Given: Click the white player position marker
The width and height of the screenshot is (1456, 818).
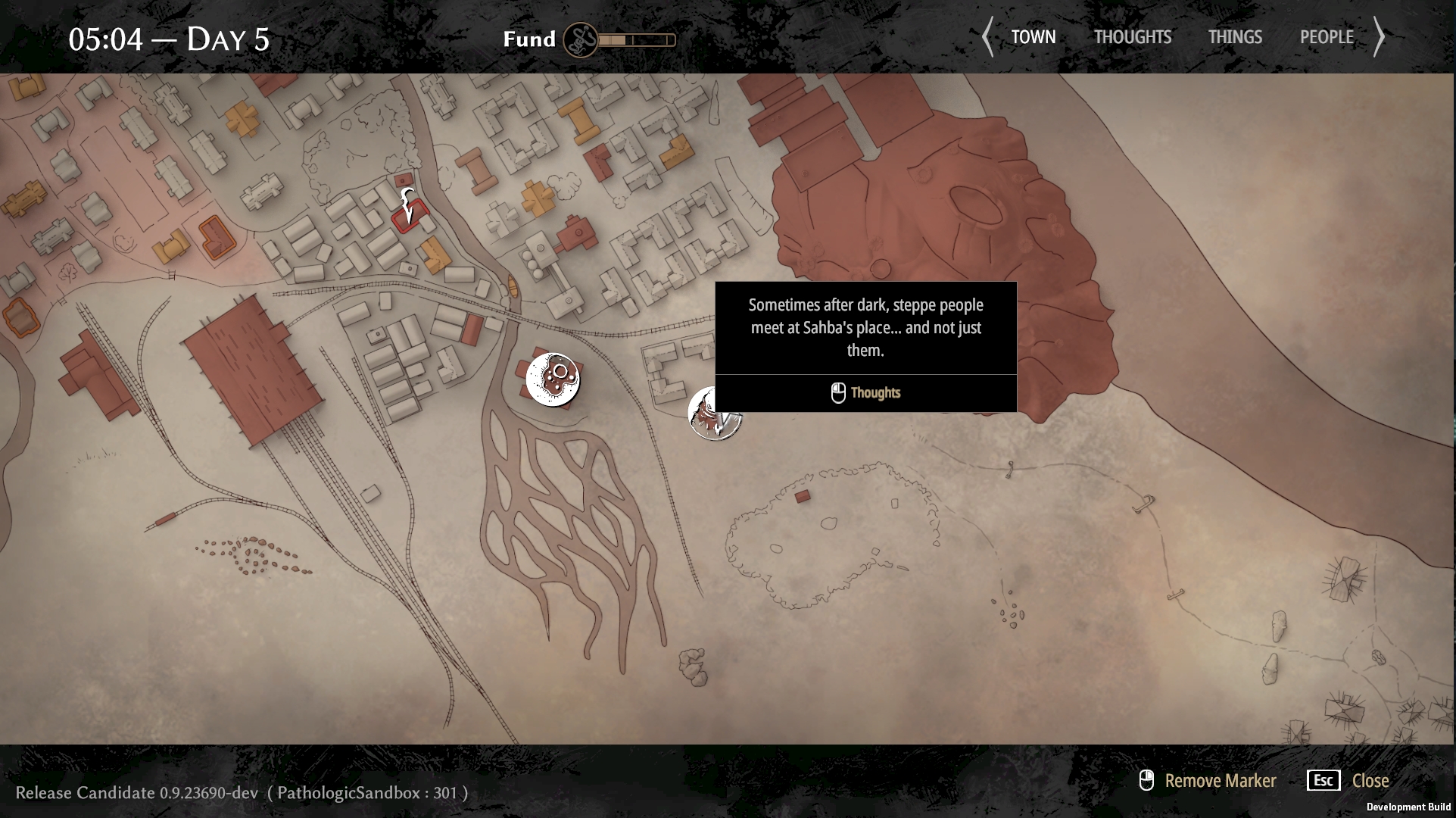Looking at the screenshot, I should tap(408, 206).
